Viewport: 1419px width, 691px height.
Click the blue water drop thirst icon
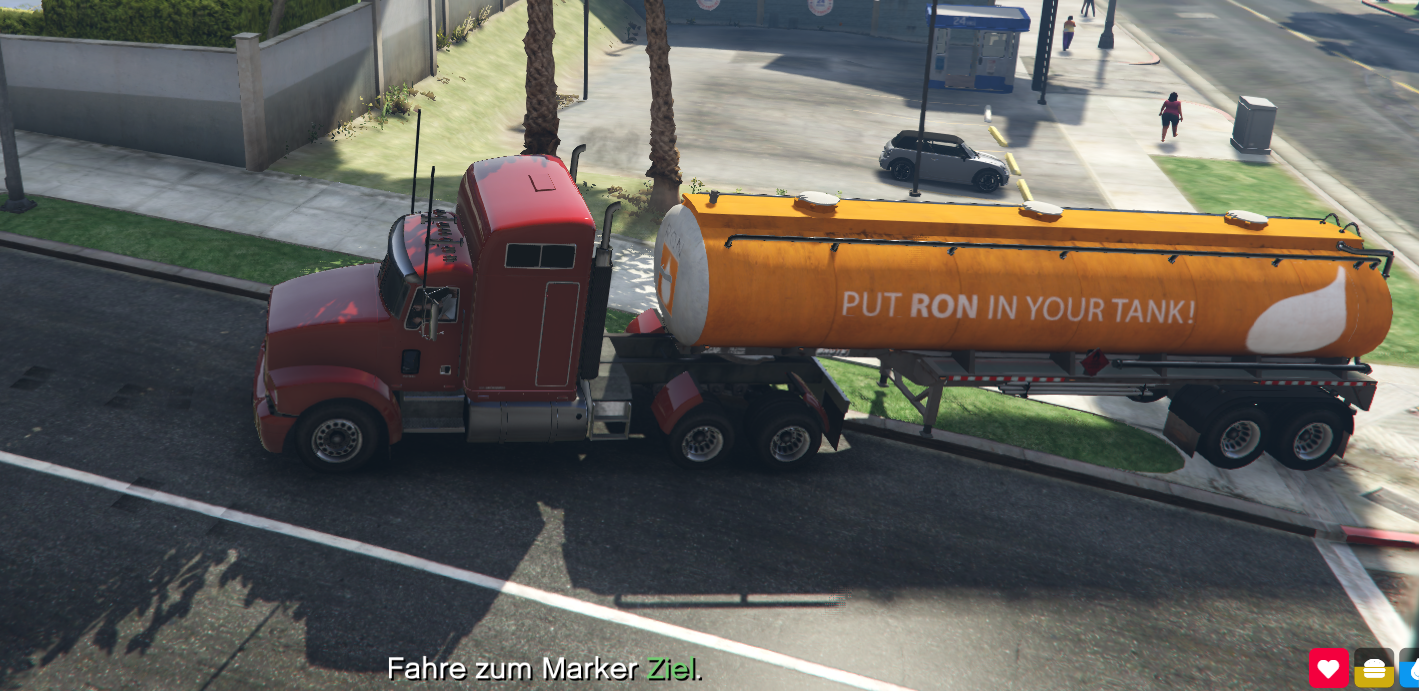click(1411, 669)
